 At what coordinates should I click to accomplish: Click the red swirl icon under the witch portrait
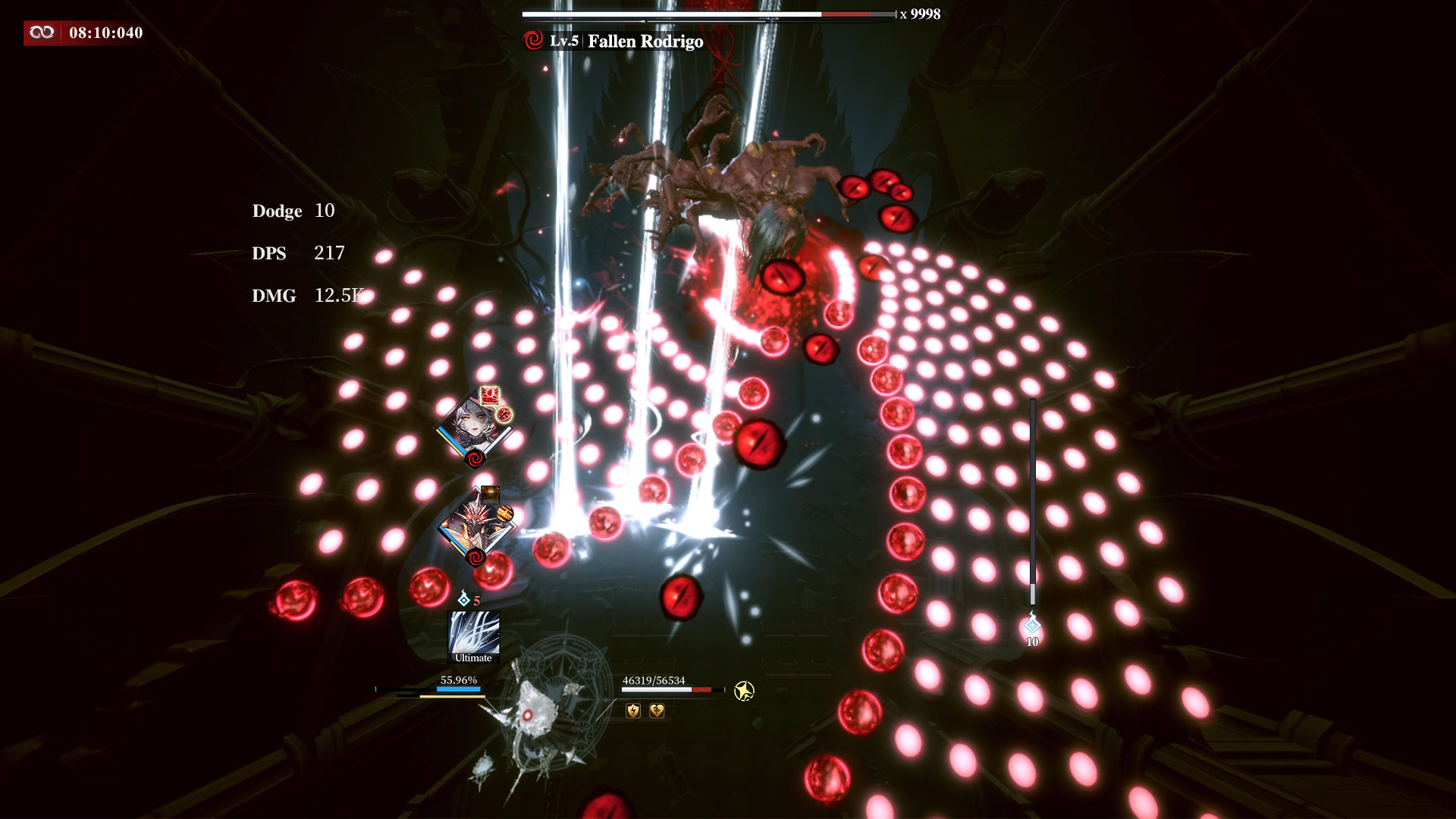click(x=475, y=458)
